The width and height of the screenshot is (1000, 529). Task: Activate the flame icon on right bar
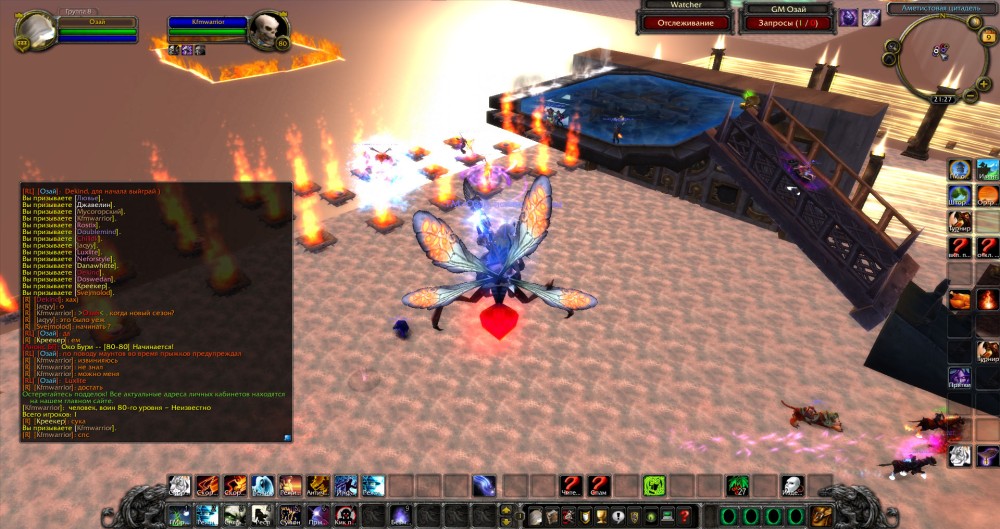(987, 298)
